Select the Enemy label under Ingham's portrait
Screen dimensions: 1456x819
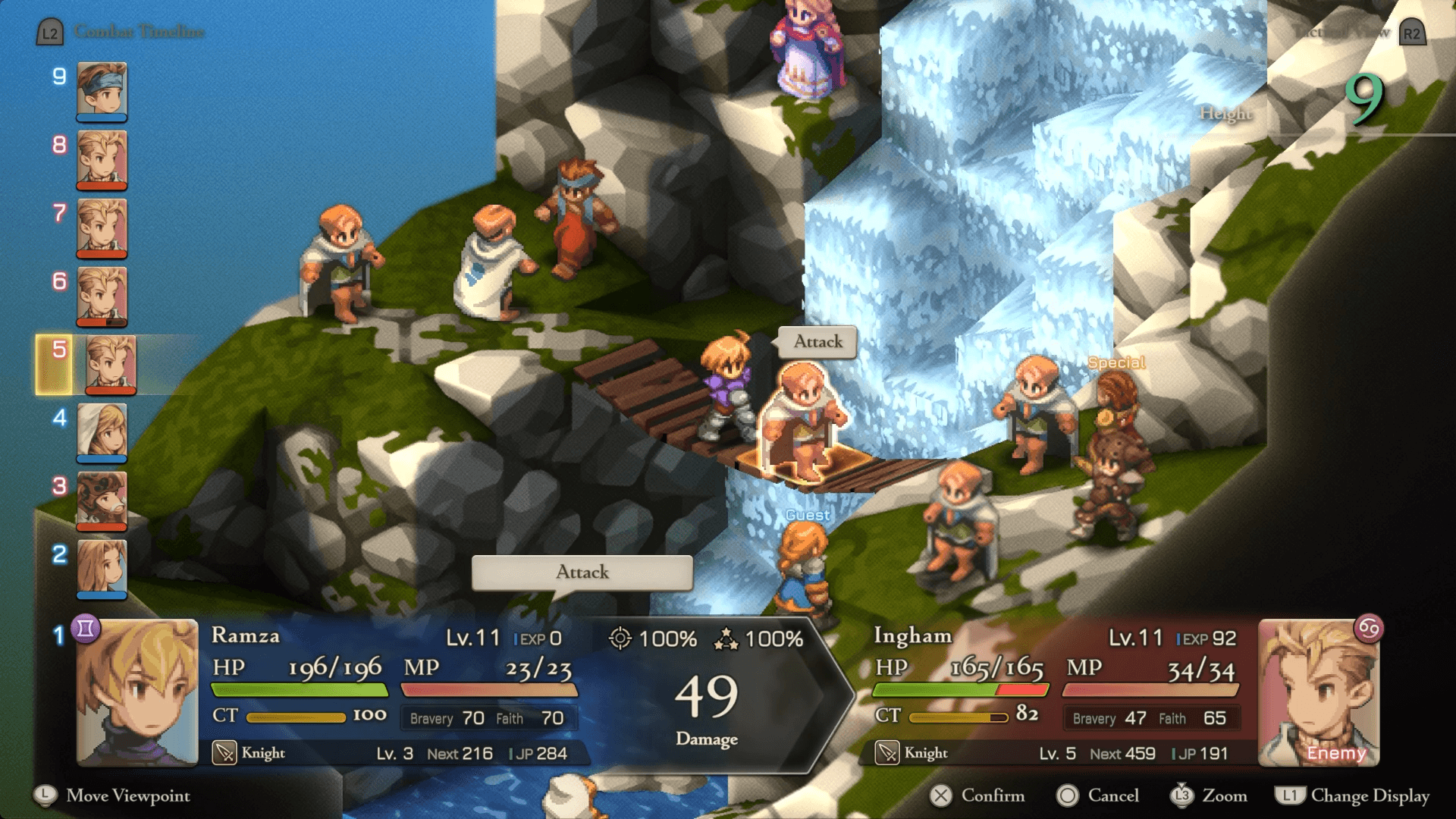coord(1337,754)
